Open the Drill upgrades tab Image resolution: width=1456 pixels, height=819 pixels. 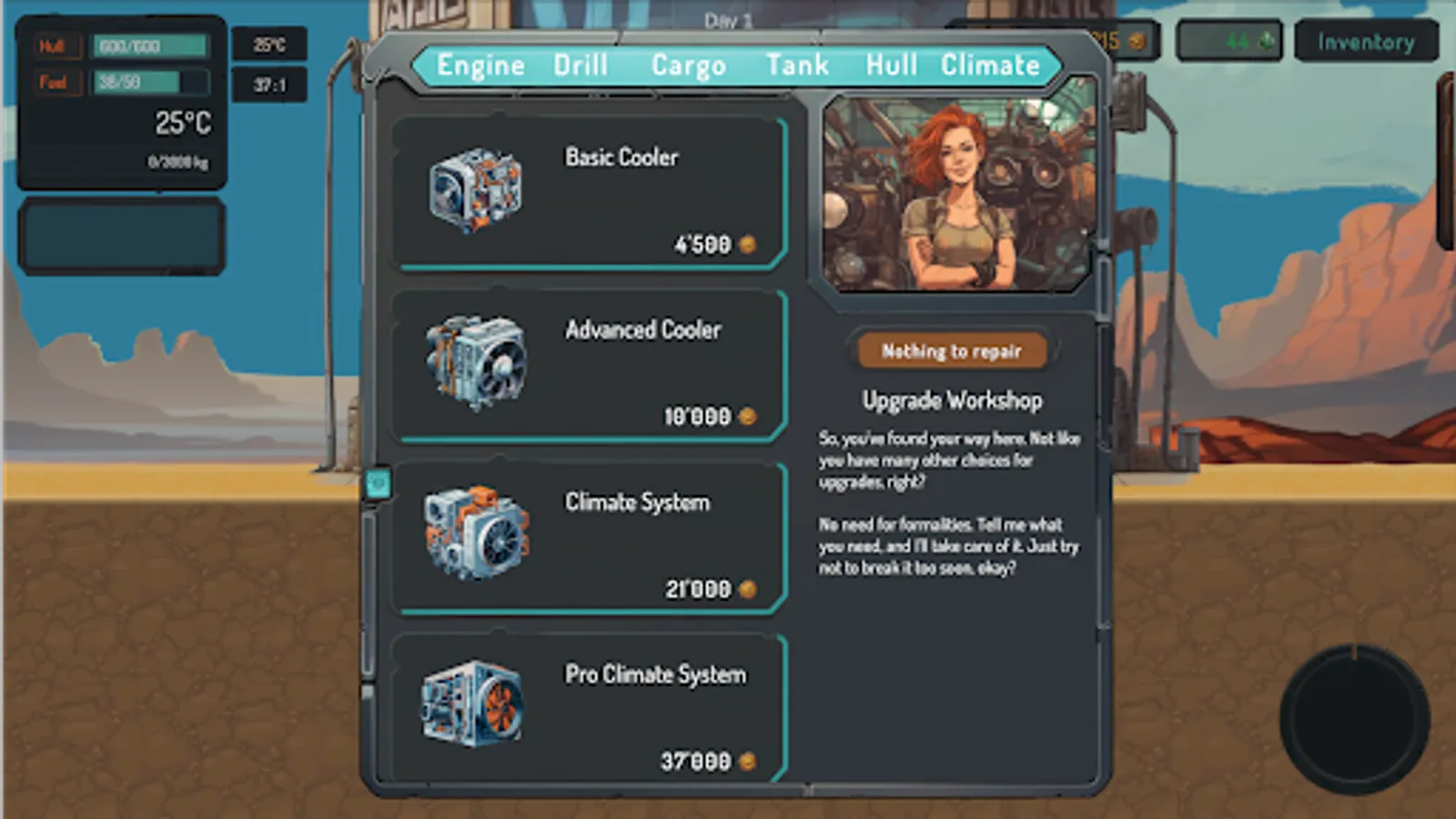coord(581,64)
